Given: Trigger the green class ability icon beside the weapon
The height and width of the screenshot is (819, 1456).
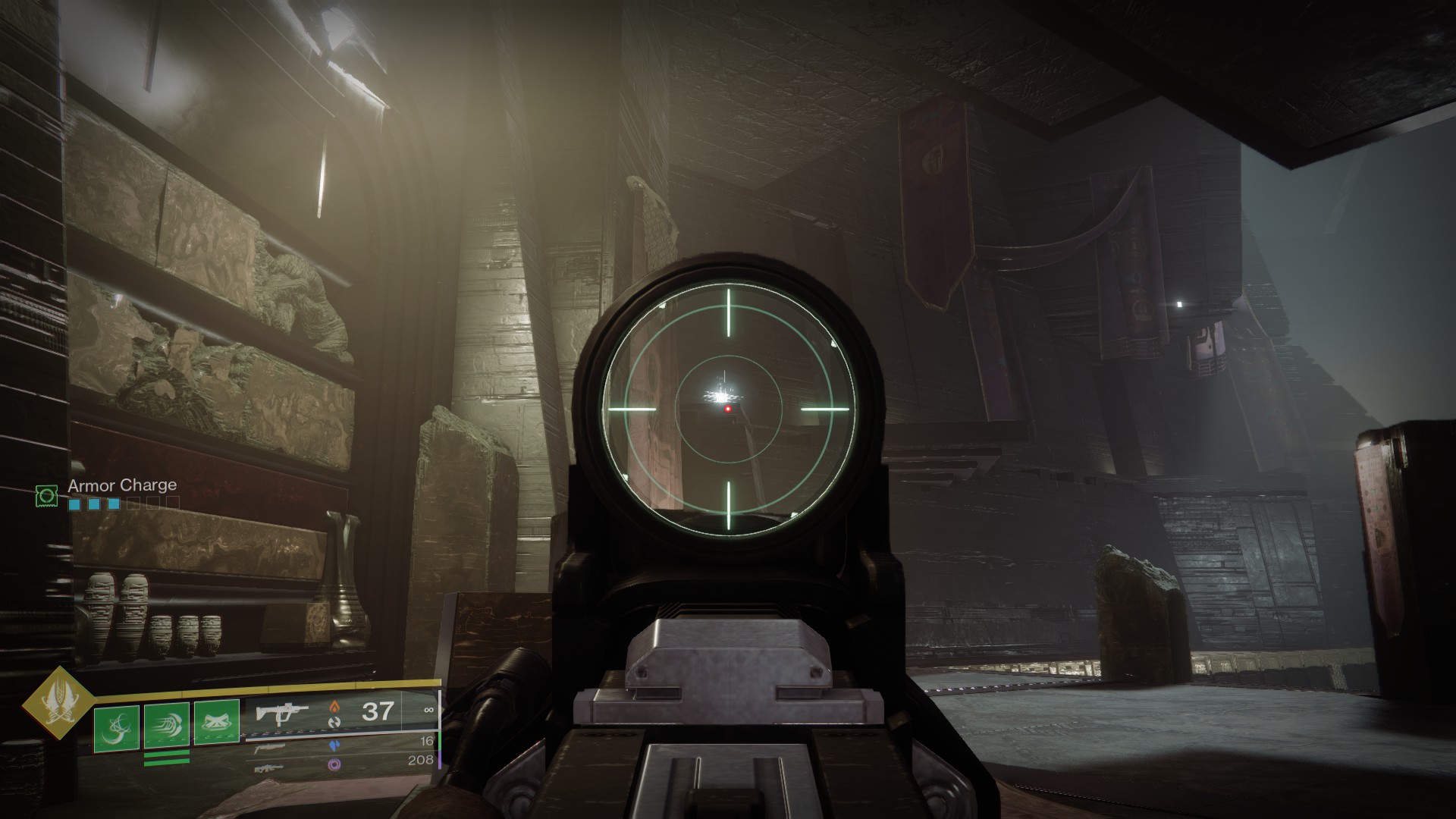Looking at the screenshot, I should pyautogui.click(x=216, y=722).
